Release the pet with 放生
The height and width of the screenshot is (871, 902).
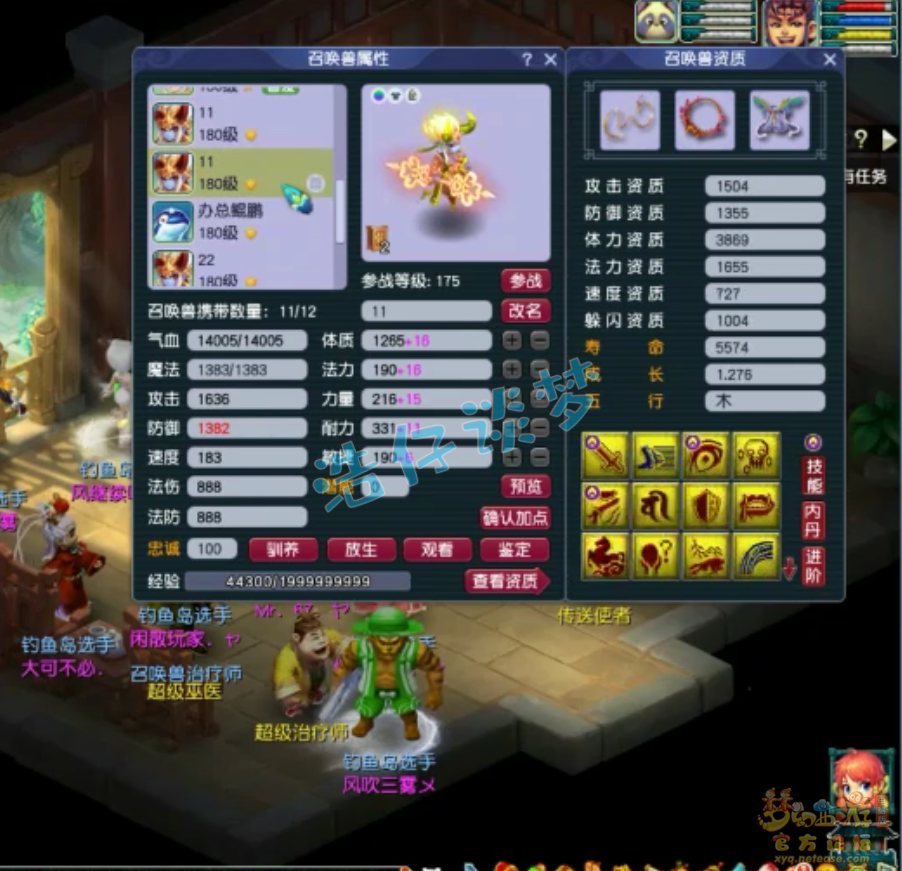pyautogui.click(x=361, y=550)
